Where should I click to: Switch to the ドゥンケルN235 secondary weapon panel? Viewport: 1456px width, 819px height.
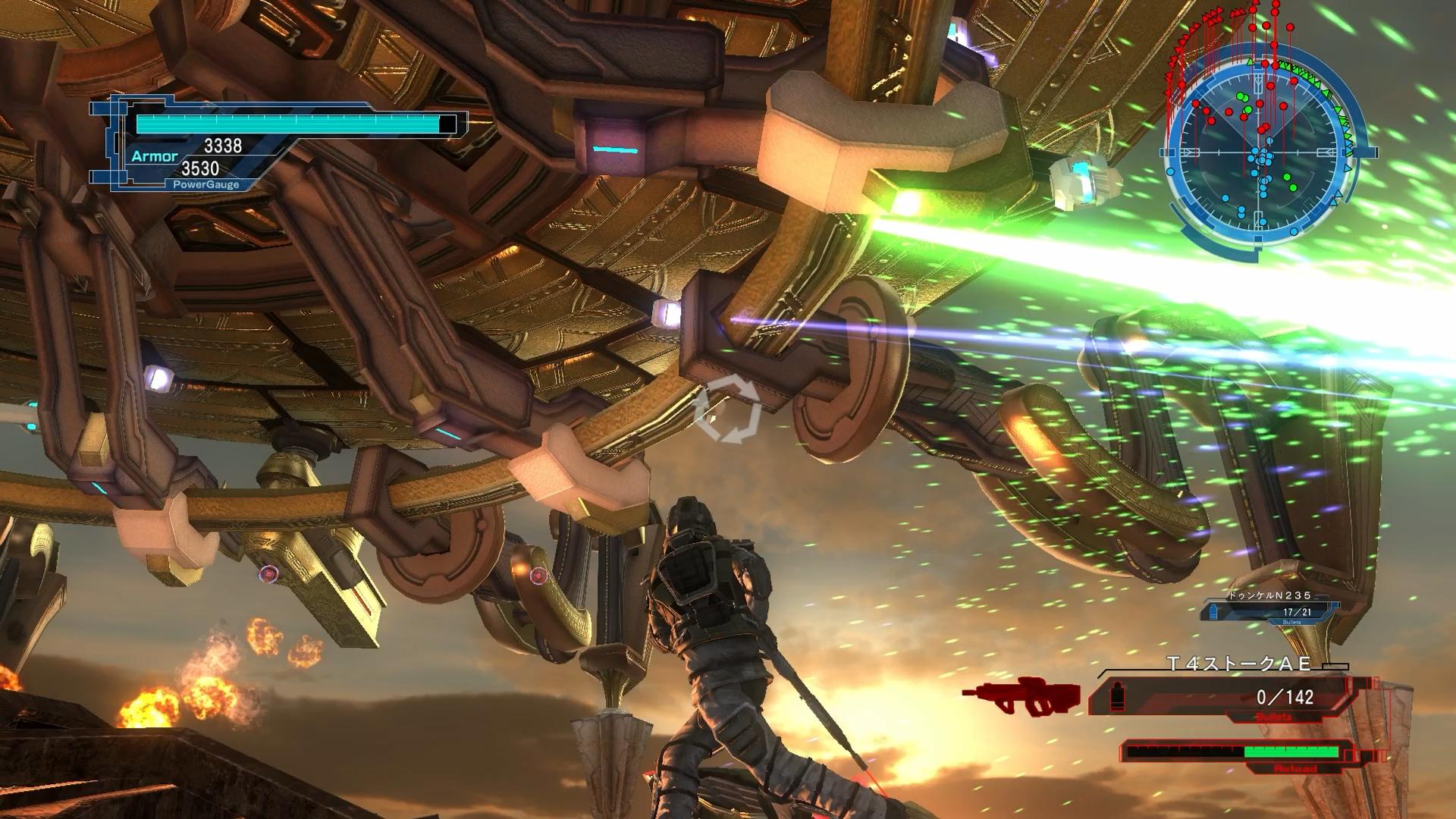[x=1270, y=609]
